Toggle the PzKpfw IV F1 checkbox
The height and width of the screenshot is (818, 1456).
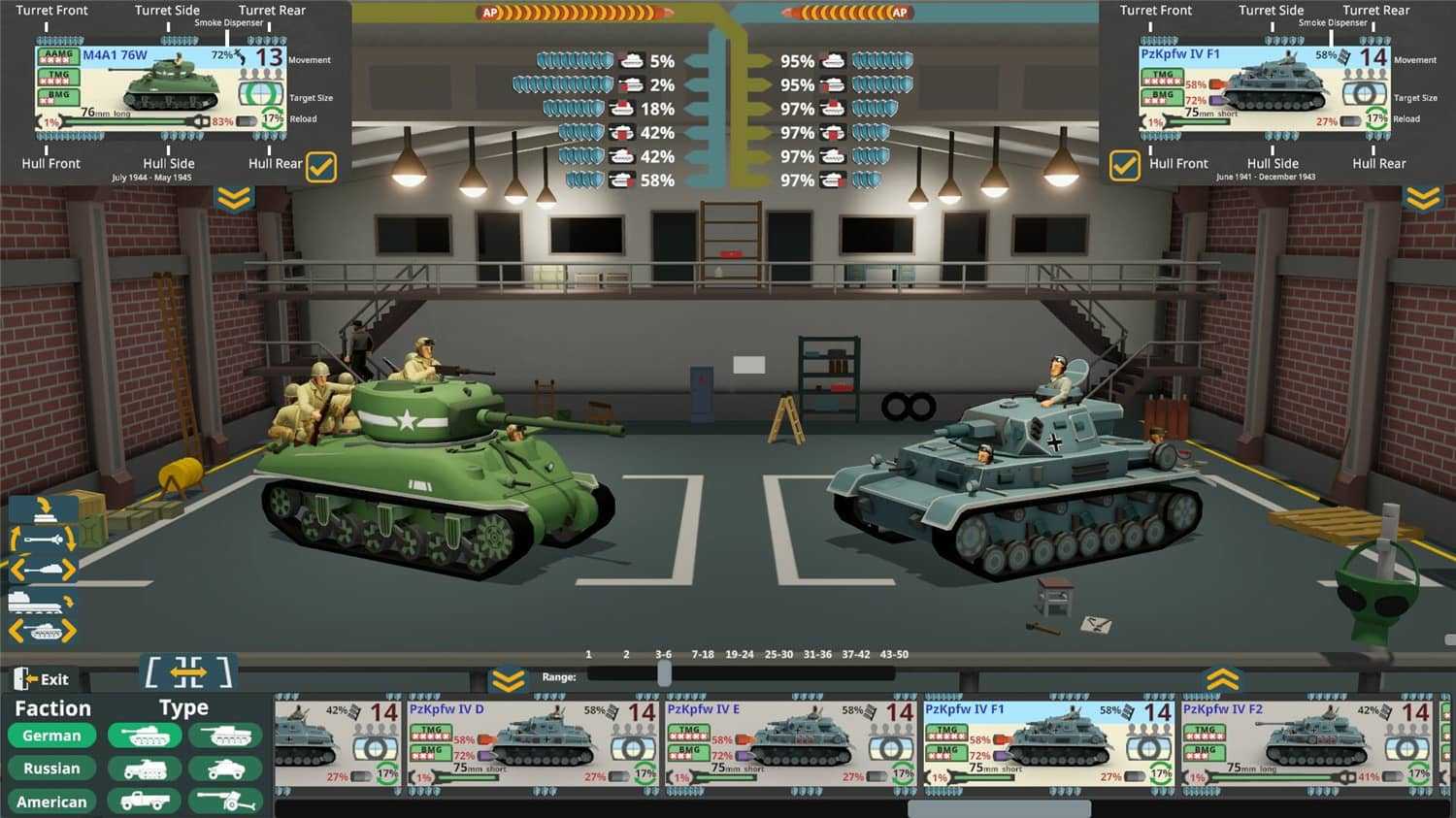[1124, 166]
